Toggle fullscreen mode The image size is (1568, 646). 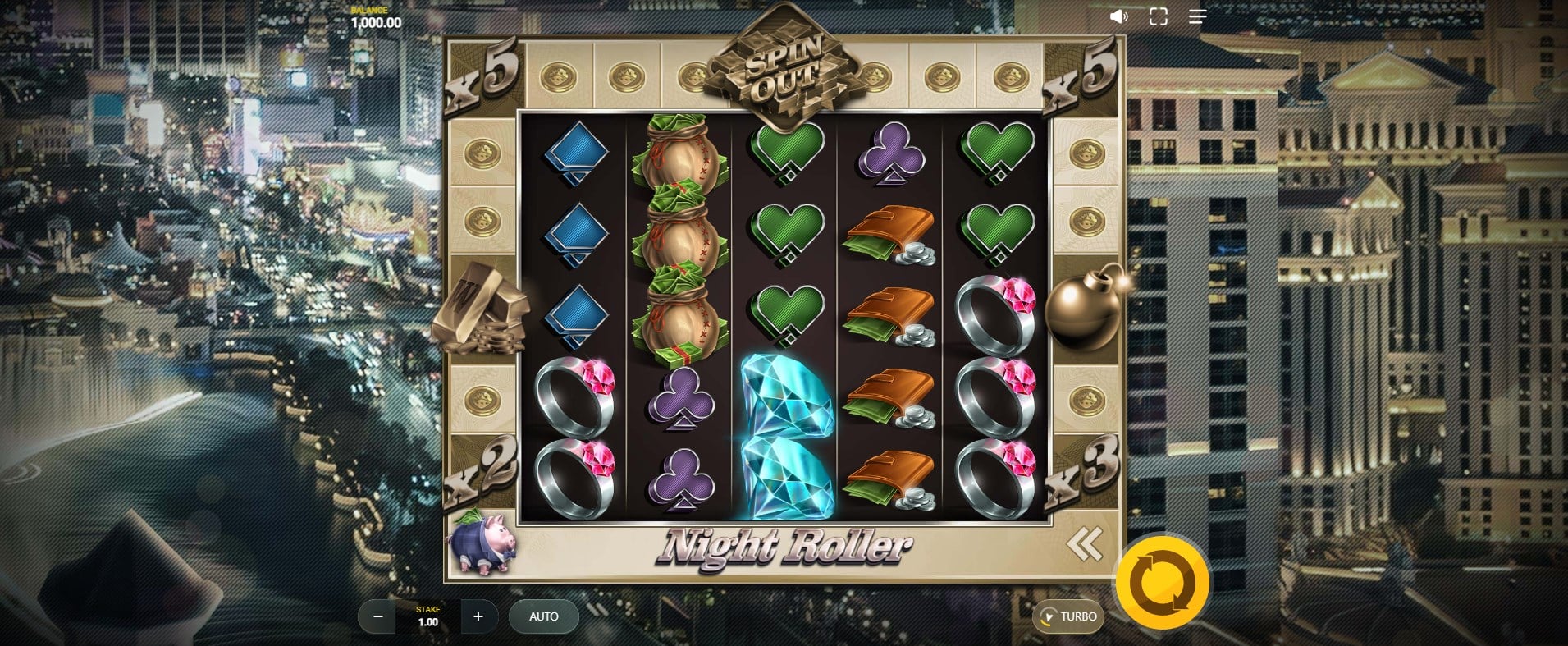click(x=1158, y=16)
